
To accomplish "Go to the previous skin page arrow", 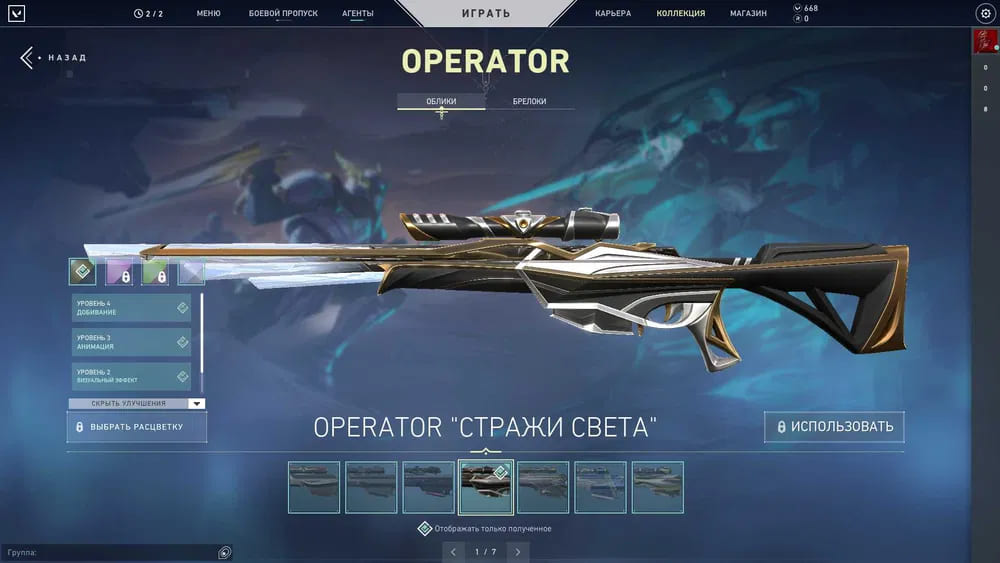I will pos(453,552).
